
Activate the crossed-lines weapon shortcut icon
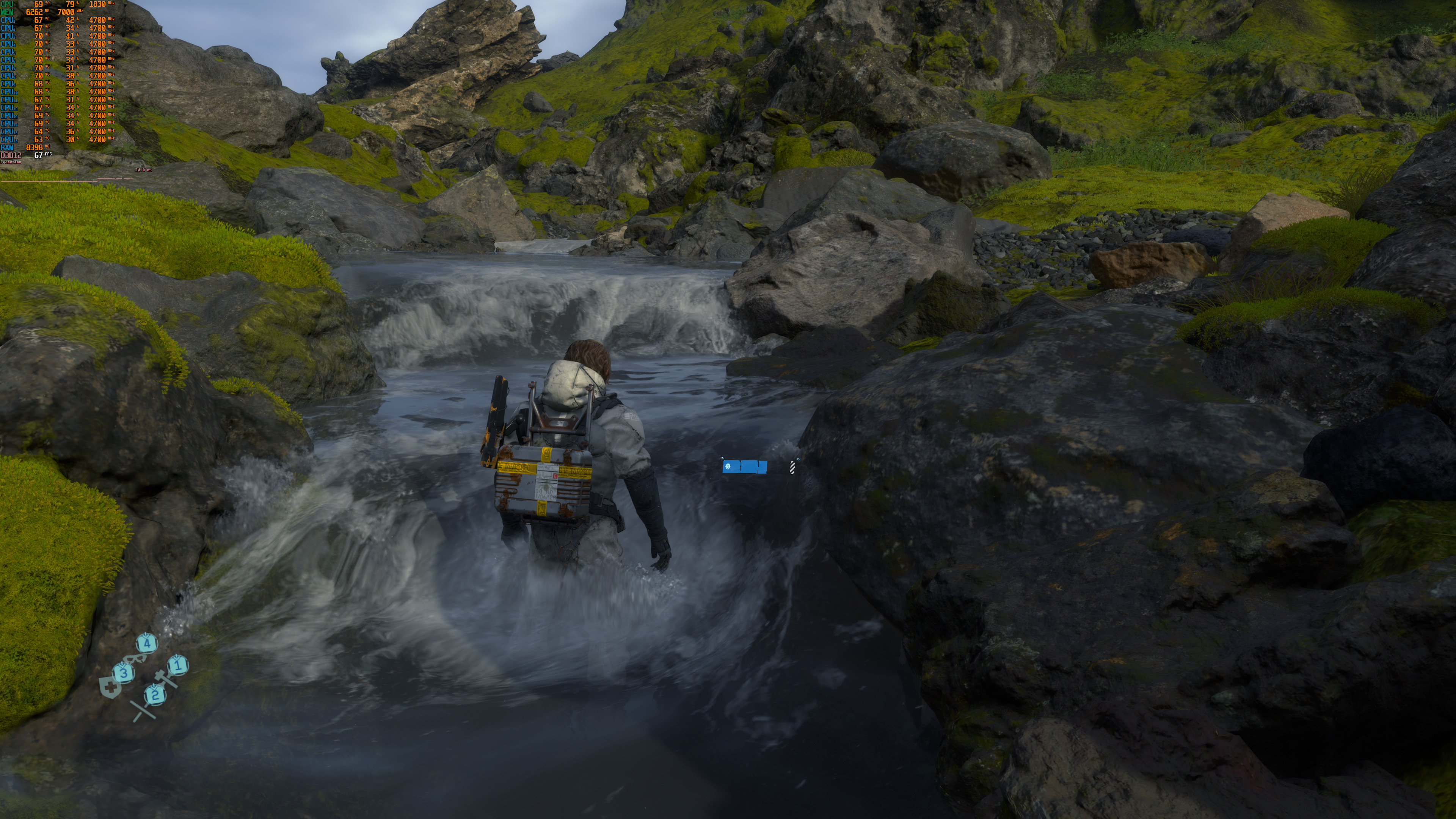coord(143,711)
